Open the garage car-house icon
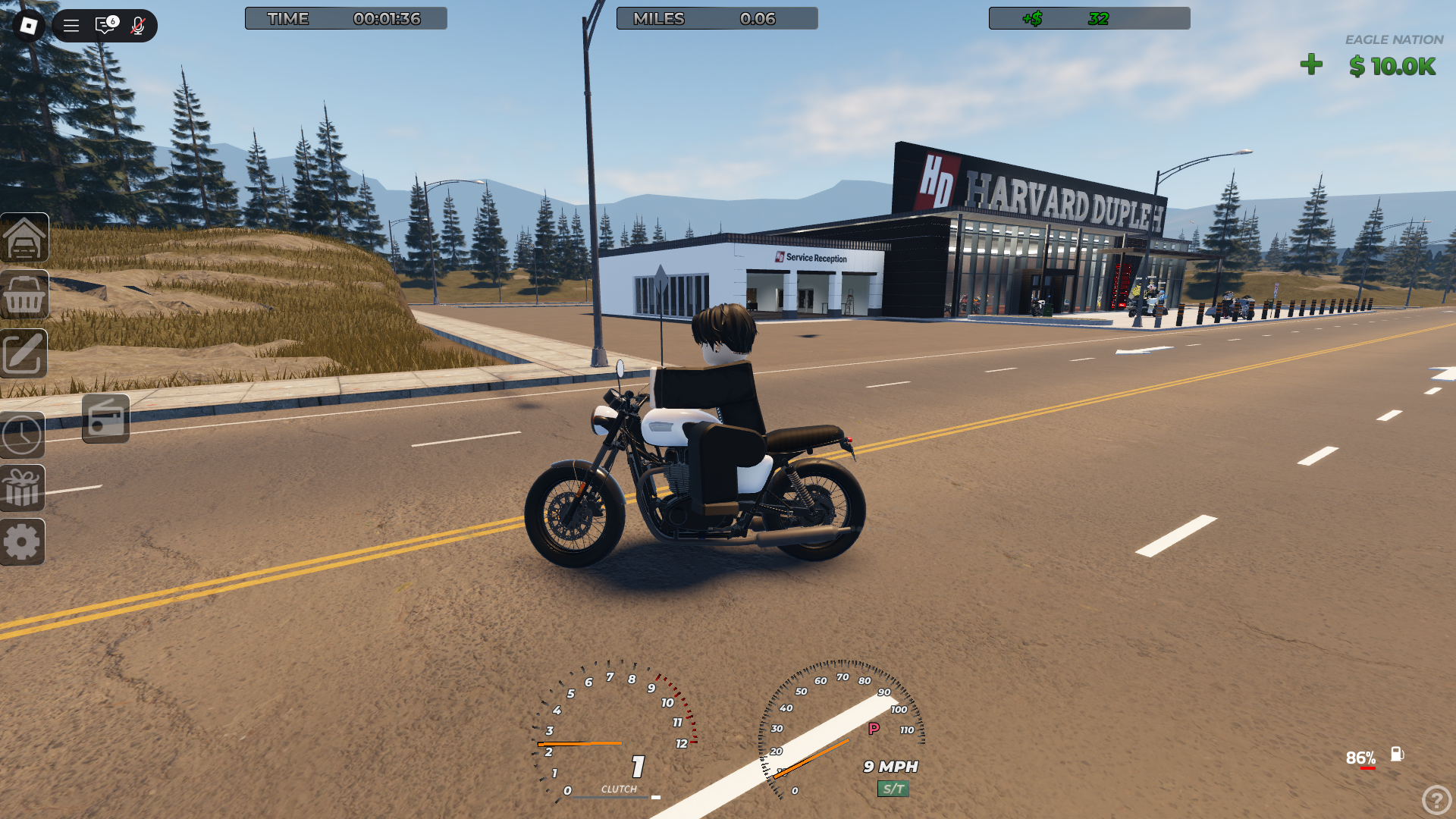This screenshot has width=1456, height=819. click(24, 238)
